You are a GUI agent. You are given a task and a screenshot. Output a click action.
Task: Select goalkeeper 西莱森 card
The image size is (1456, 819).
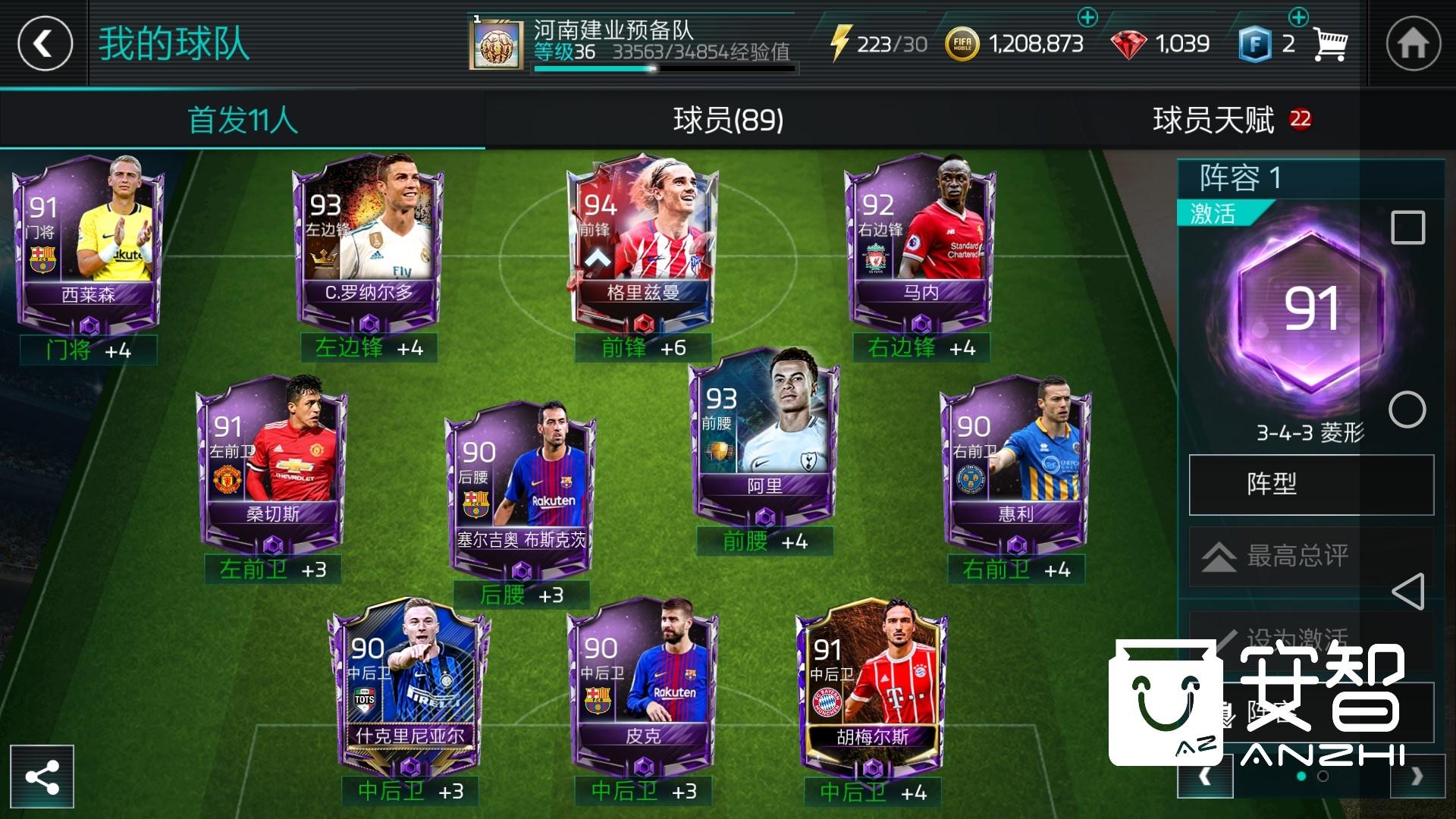click(88, 243)
